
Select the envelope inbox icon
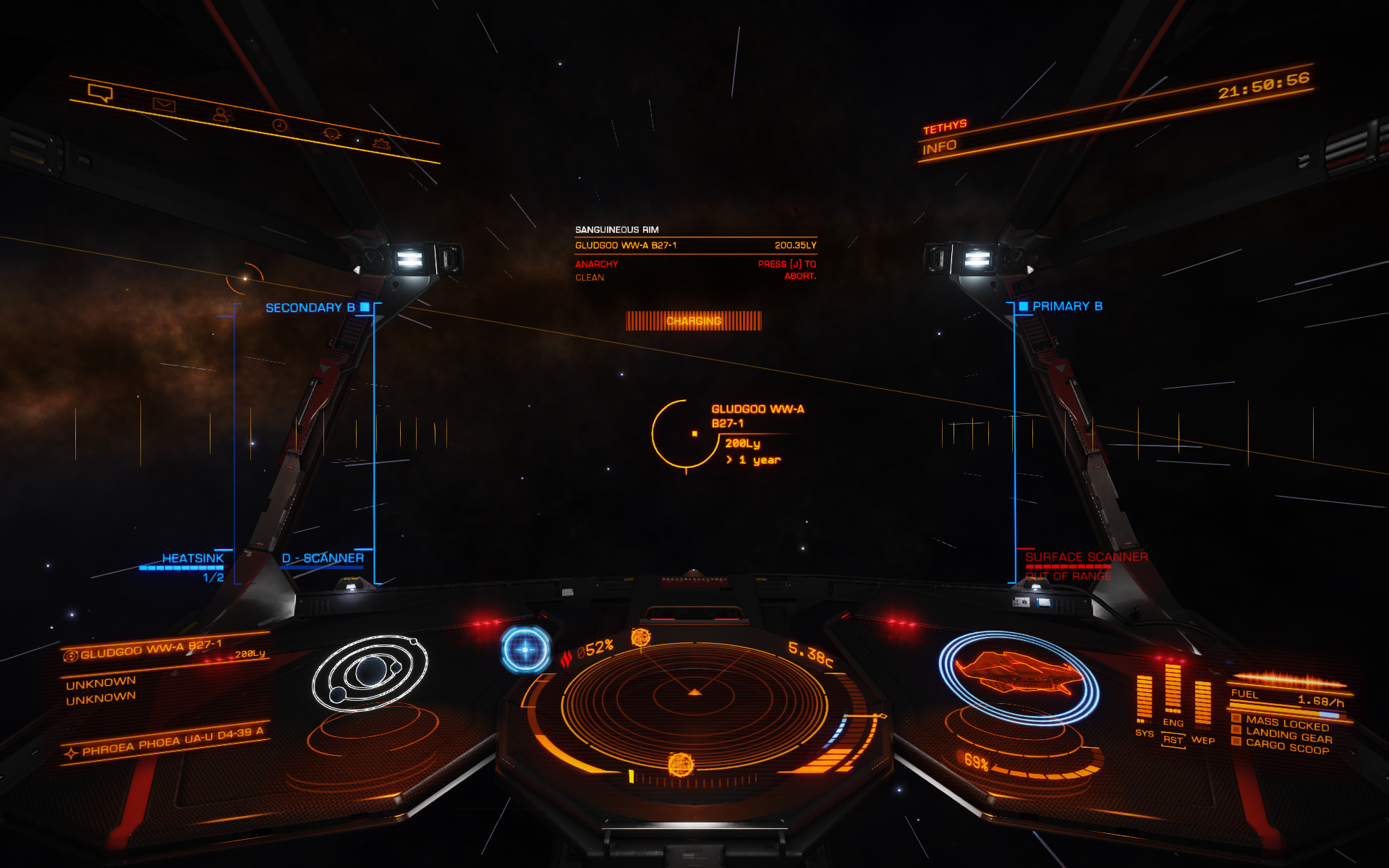click(165, 104)
